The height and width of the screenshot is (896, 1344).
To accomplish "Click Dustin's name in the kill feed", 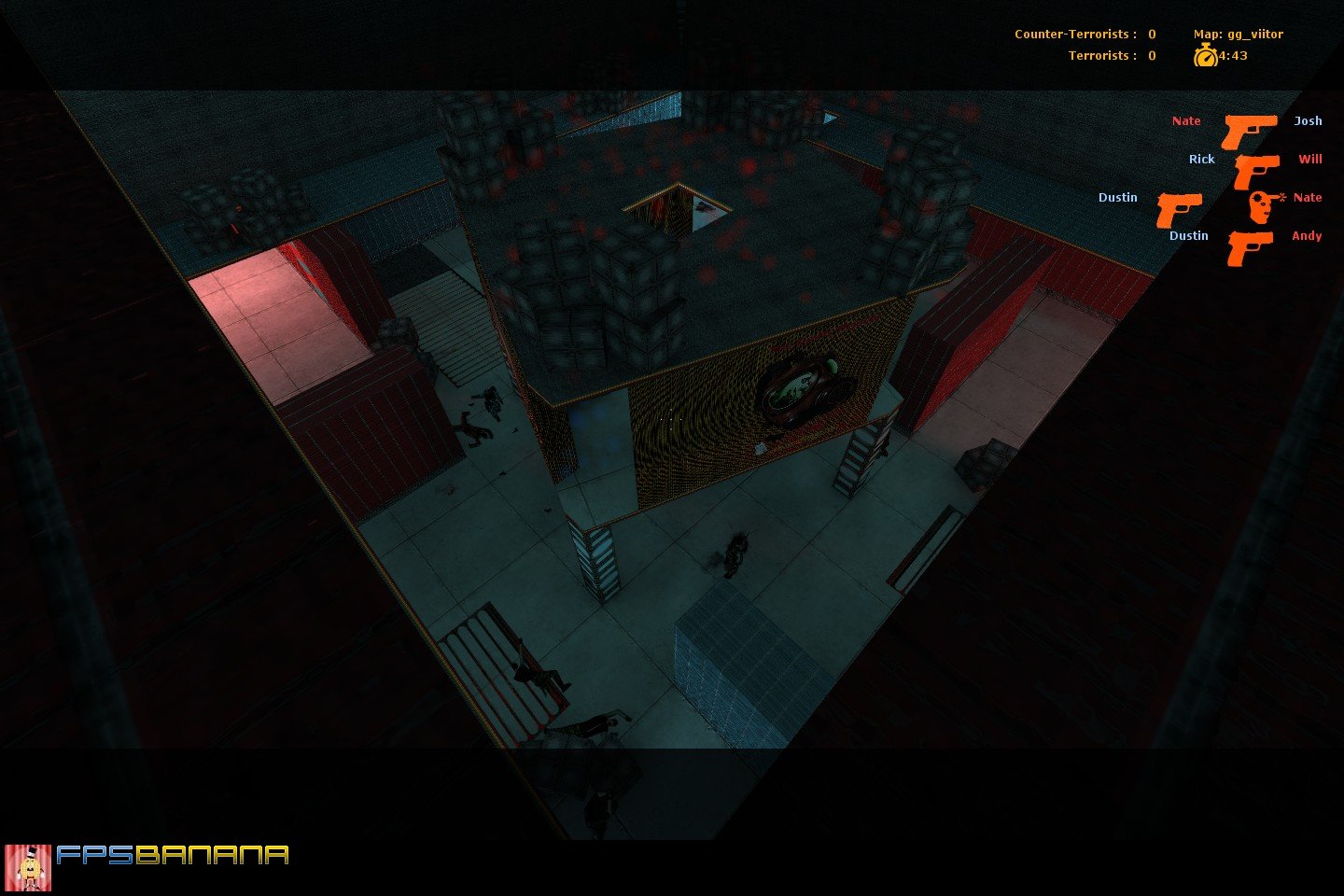I will click(1188, 235).
